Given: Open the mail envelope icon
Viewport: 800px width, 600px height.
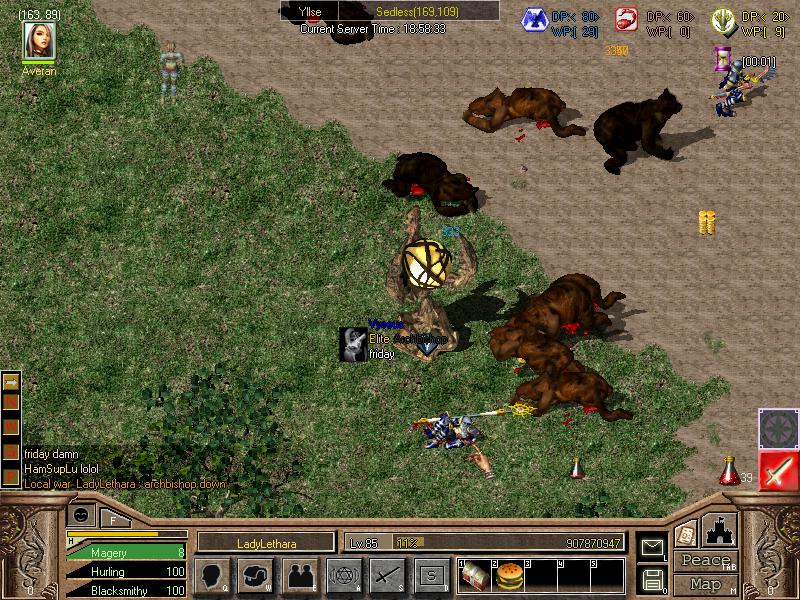Looking at the screenshot, I should click(x=653, y=548).
